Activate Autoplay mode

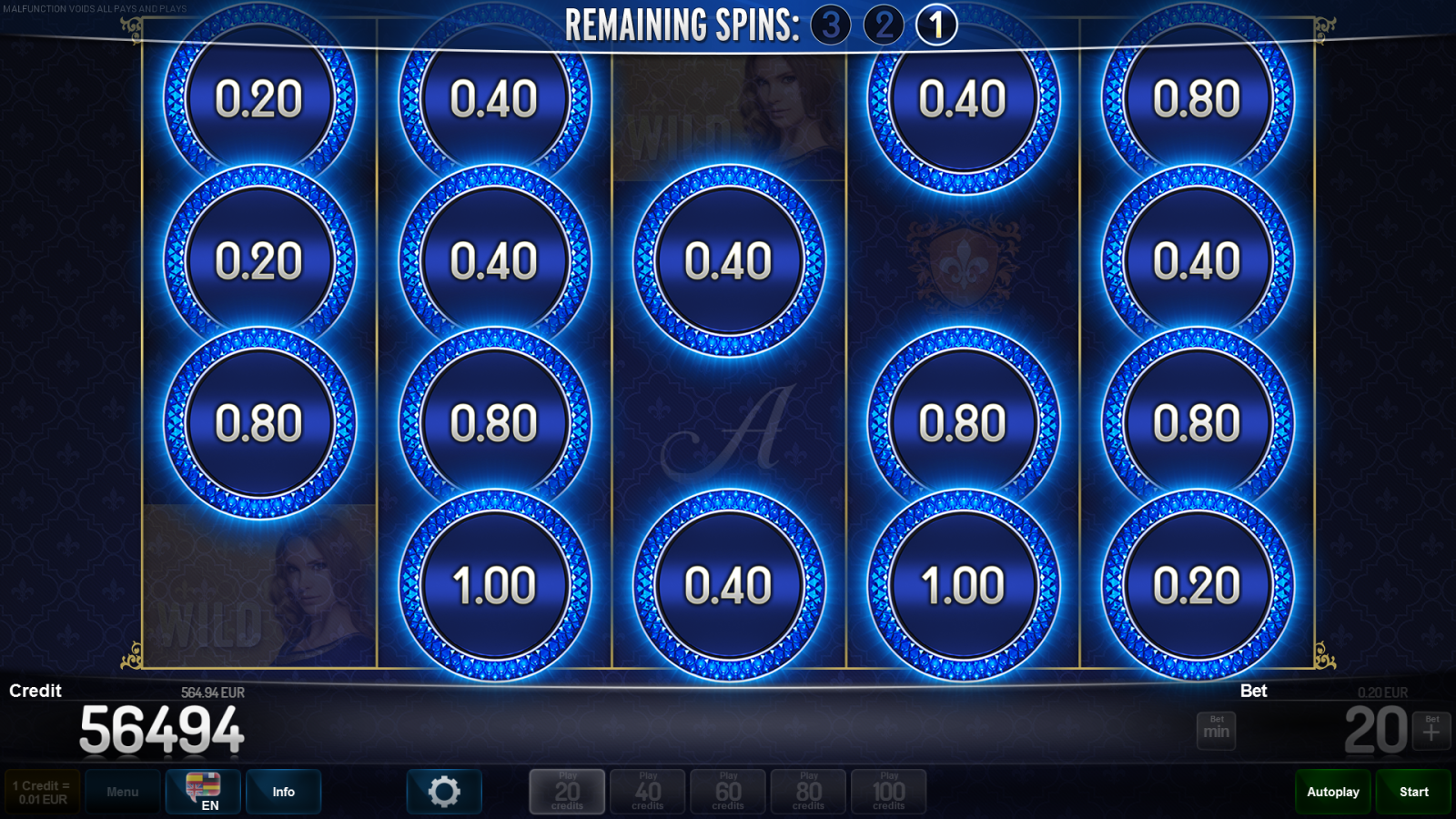point(1332,792)
